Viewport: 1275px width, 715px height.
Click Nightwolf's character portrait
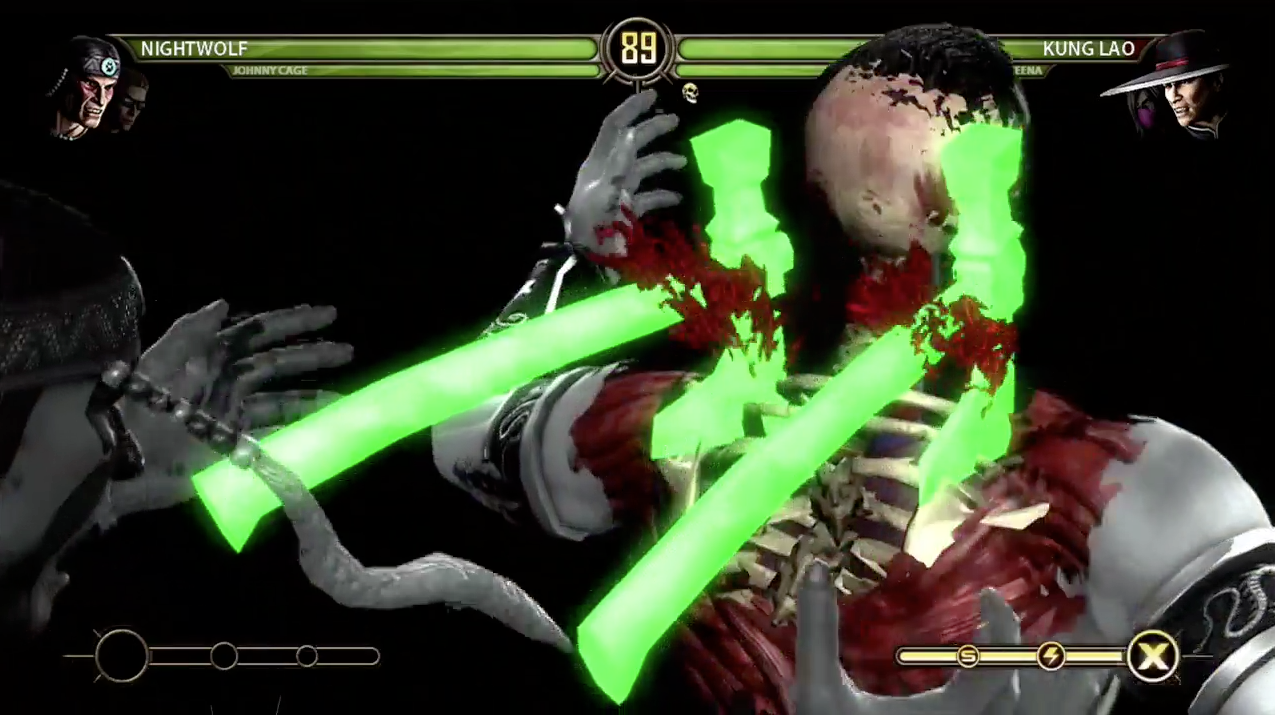(84, 86)
